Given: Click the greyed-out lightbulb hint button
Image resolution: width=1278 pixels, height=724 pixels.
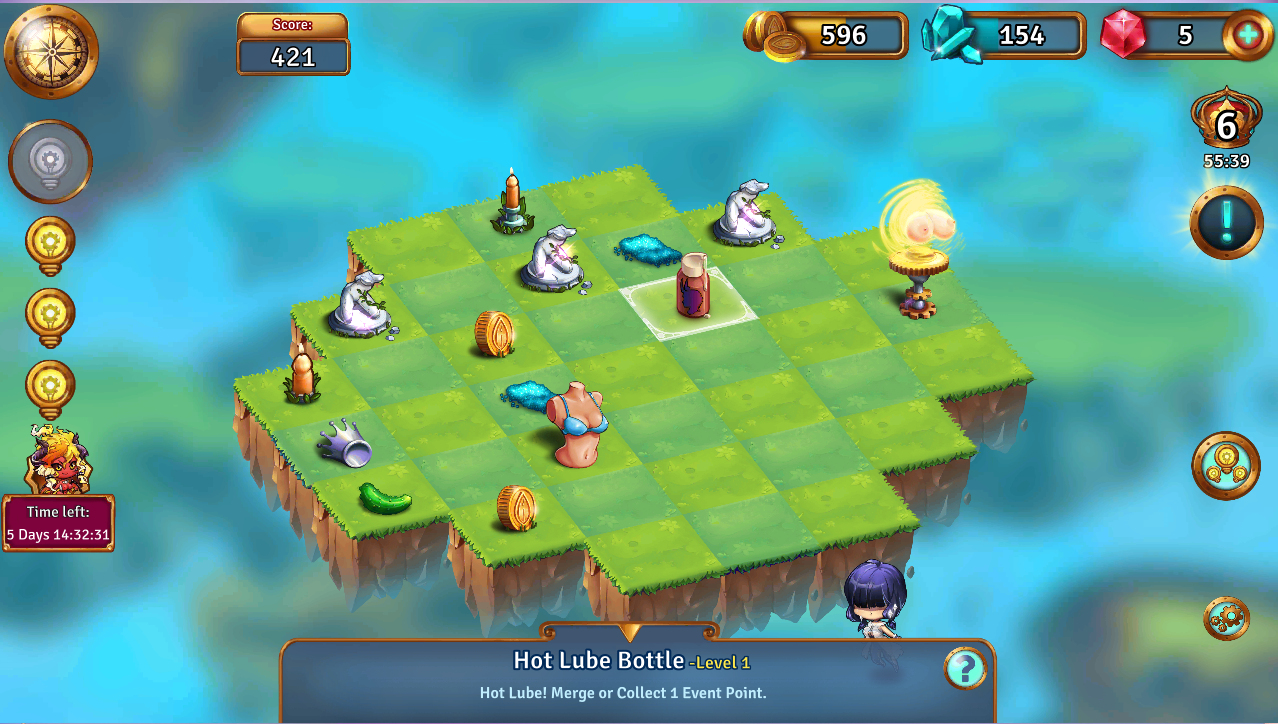Looking at the screenshot, I should pos(50,161).
